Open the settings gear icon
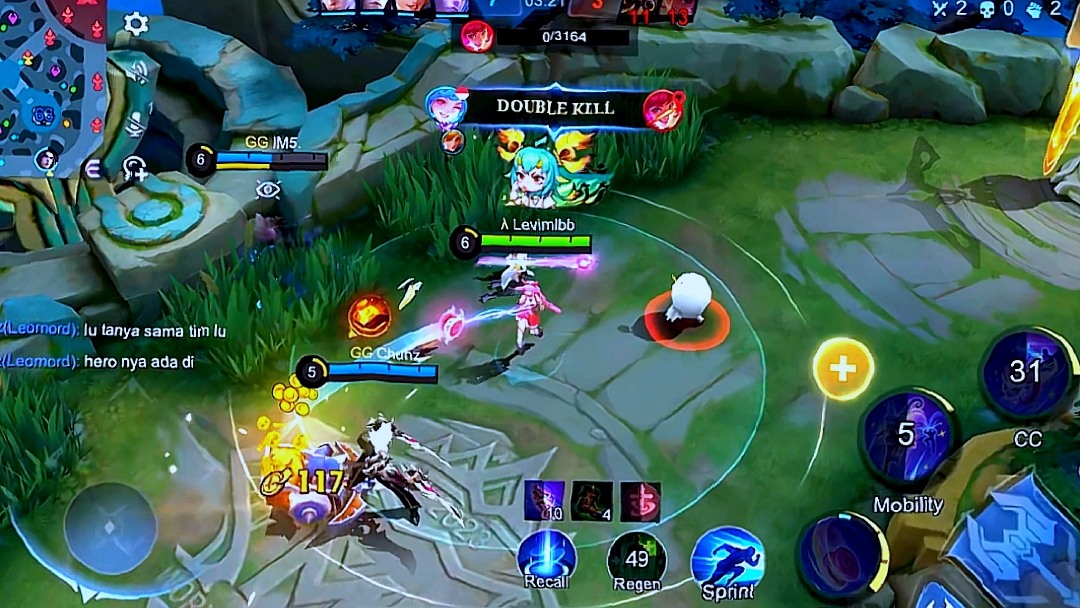Screen dimensions: 1080x608 point(136,25)
